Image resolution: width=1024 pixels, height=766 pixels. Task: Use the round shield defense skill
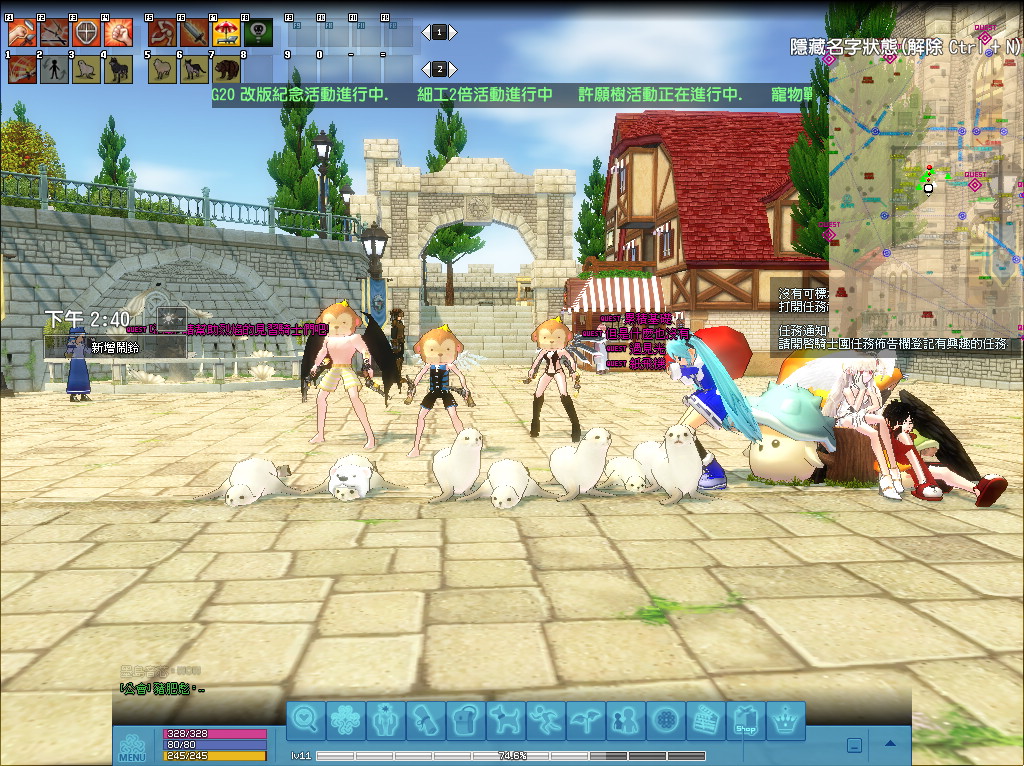pos(87,33)
